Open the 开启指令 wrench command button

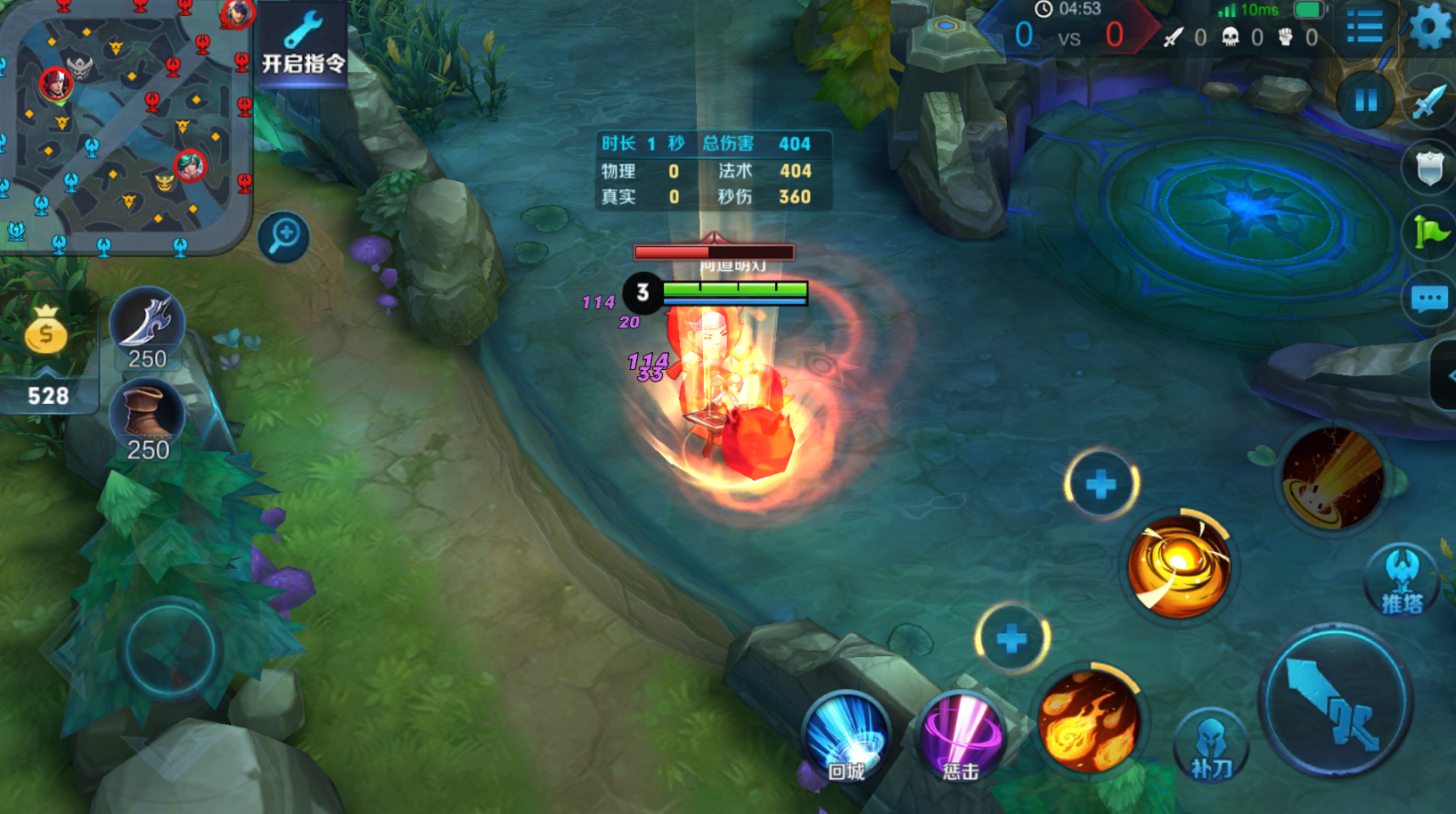coord(302,43)
